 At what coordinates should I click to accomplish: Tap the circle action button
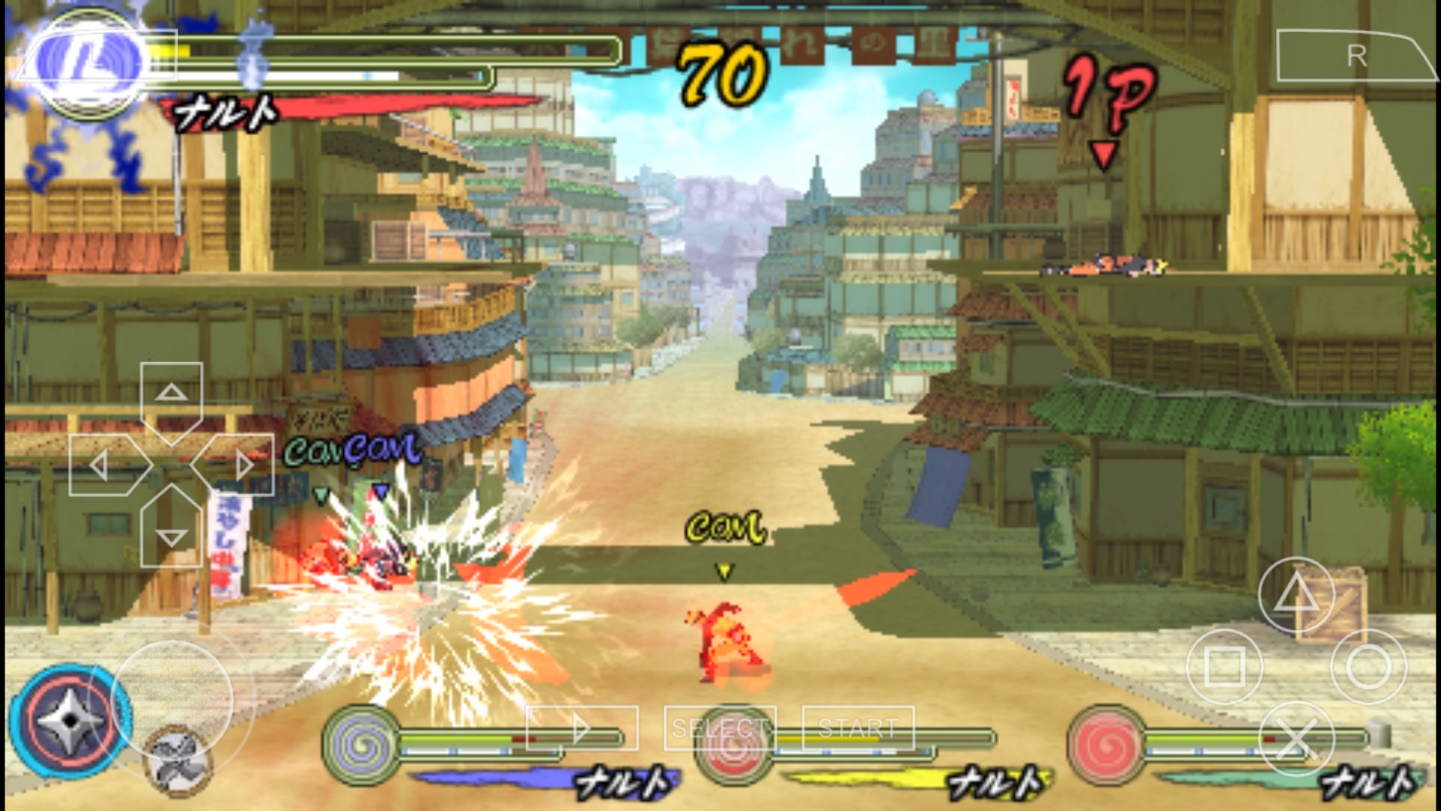[x=1368, y=667]
